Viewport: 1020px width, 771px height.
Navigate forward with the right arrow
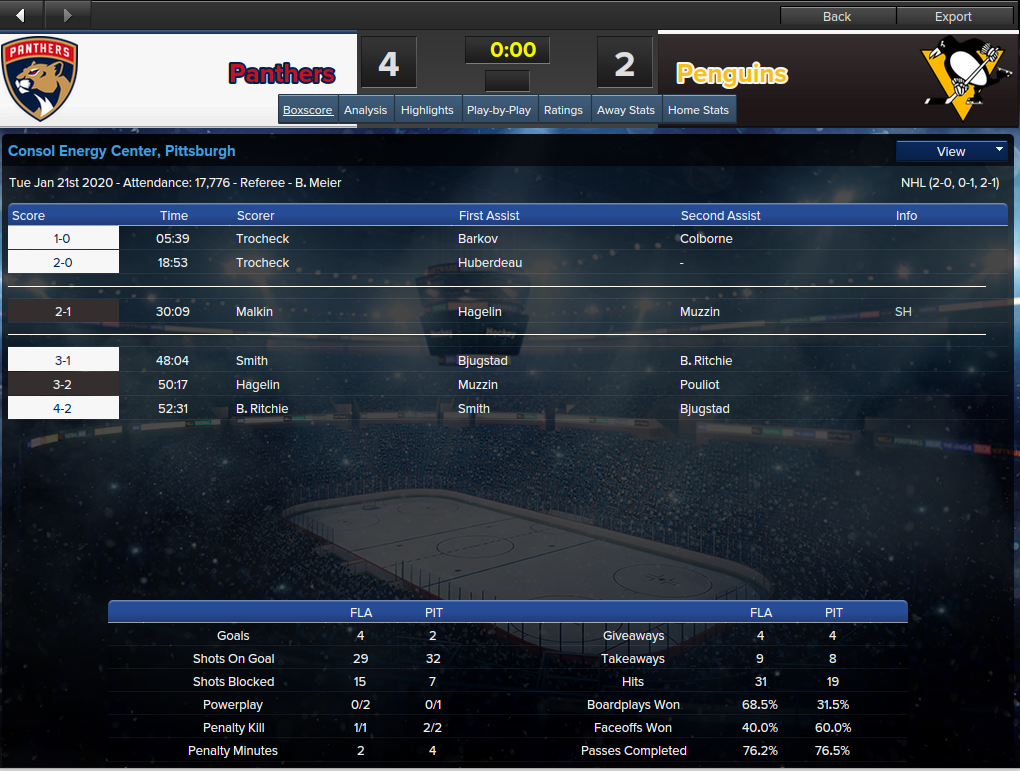67,15
